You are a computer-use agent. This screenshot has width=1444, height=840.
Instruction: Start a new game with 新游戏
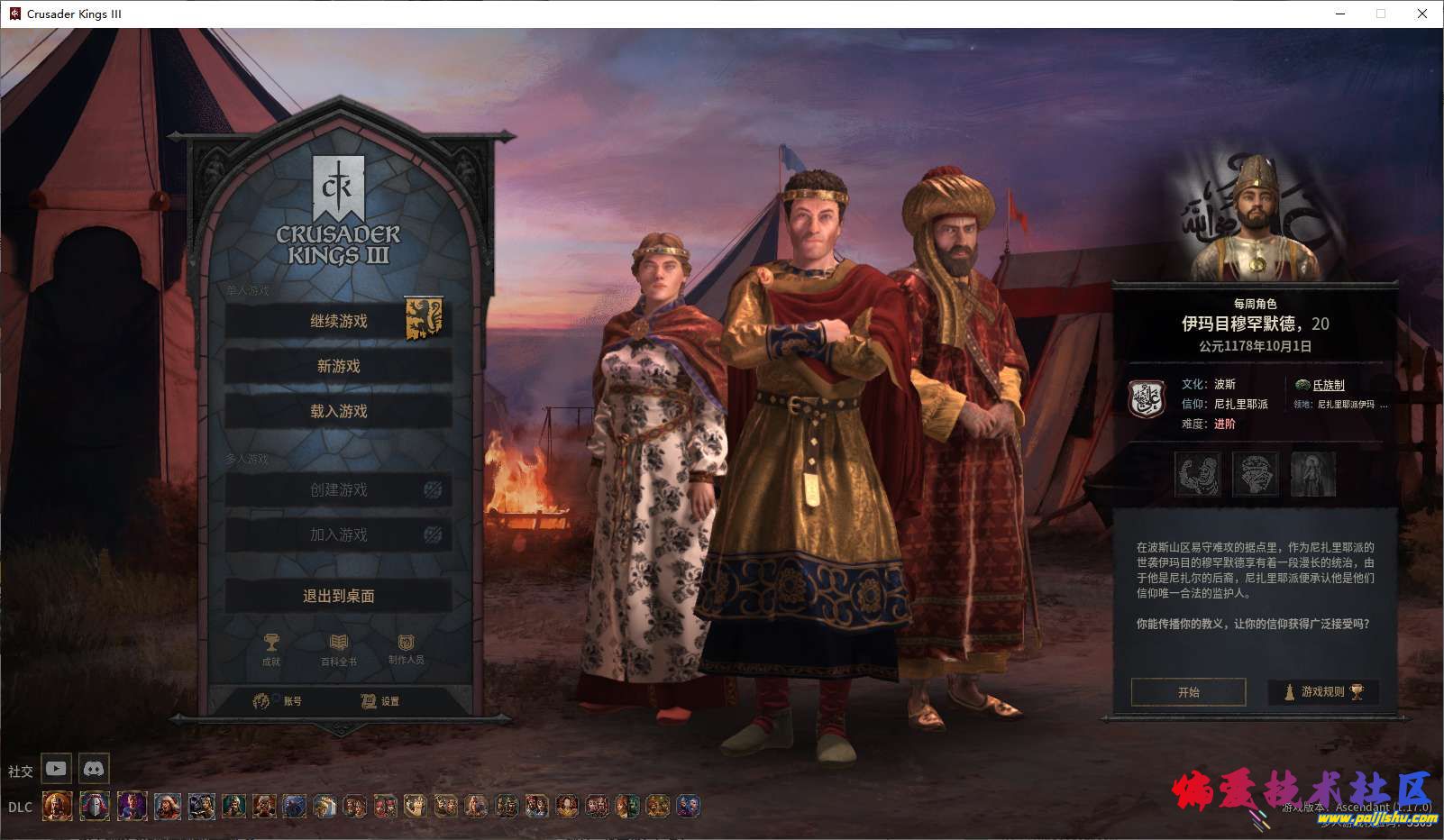tap(338, 366)
